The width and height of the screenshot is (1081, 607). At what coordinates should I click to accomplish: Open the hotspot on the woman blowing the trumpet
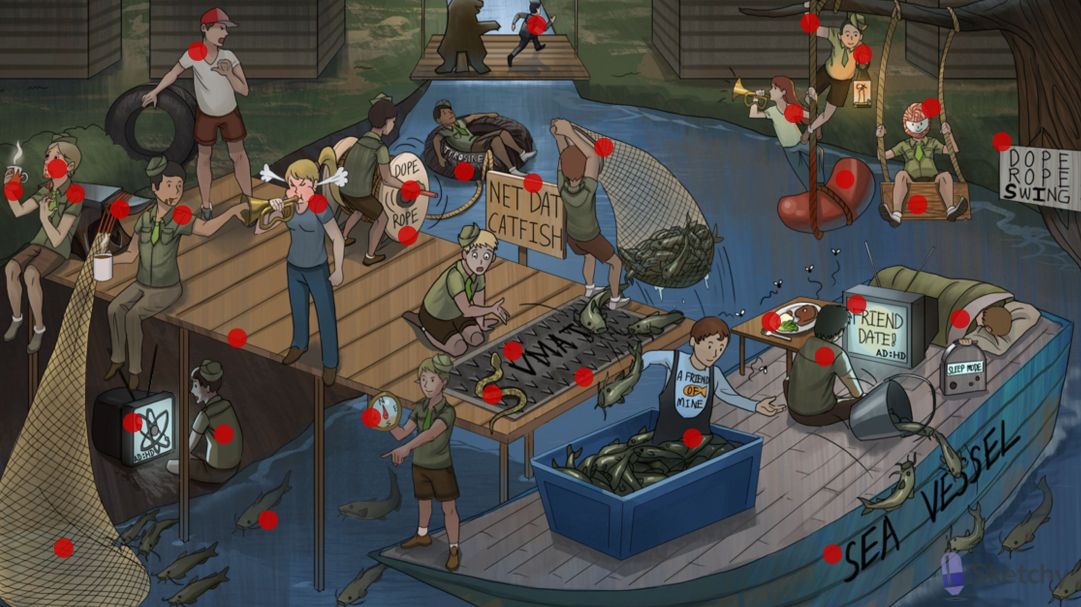point(318,203)
